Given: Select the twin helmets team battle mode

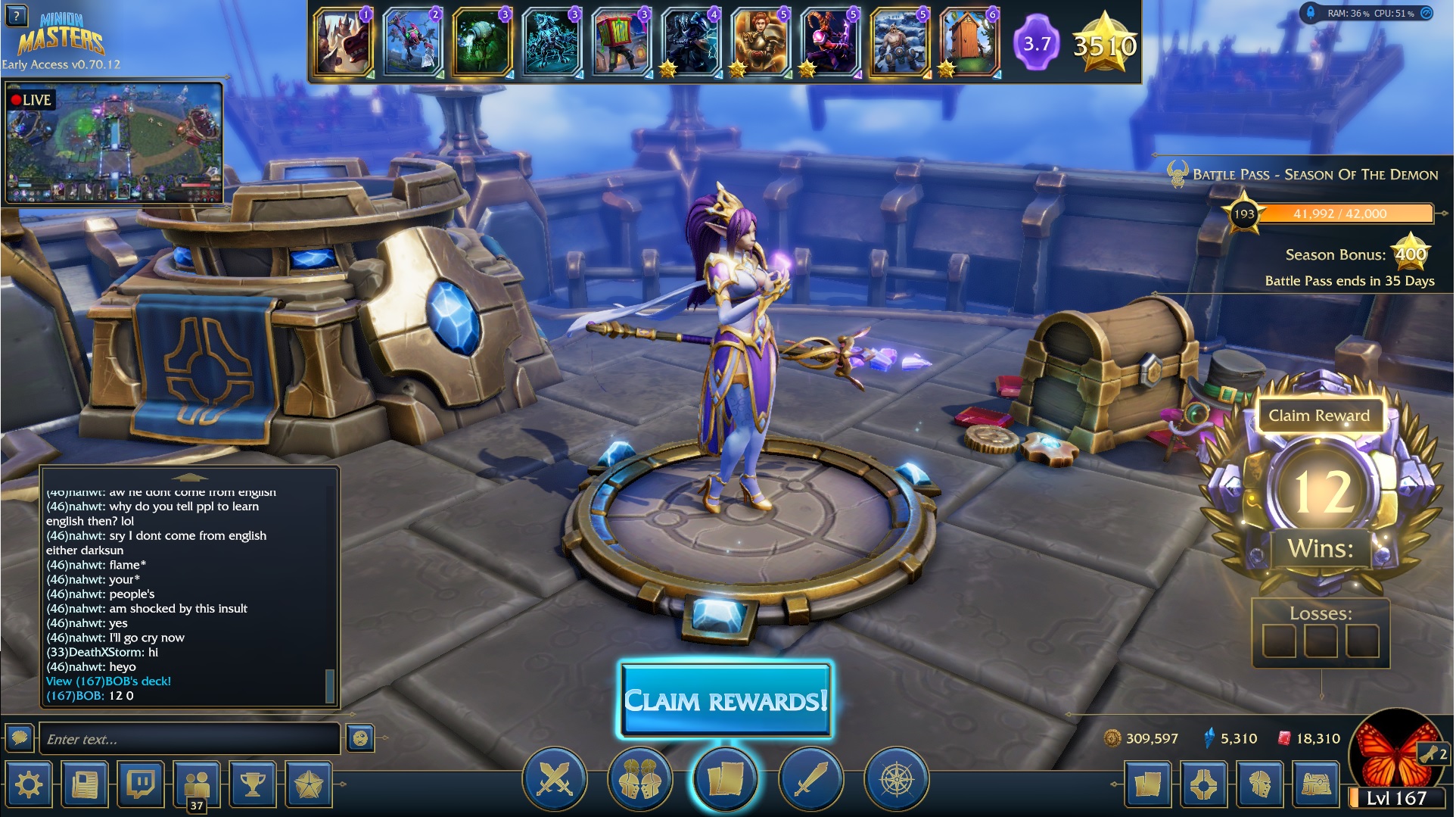Looking at the screenshot, I should coord(639,779).
